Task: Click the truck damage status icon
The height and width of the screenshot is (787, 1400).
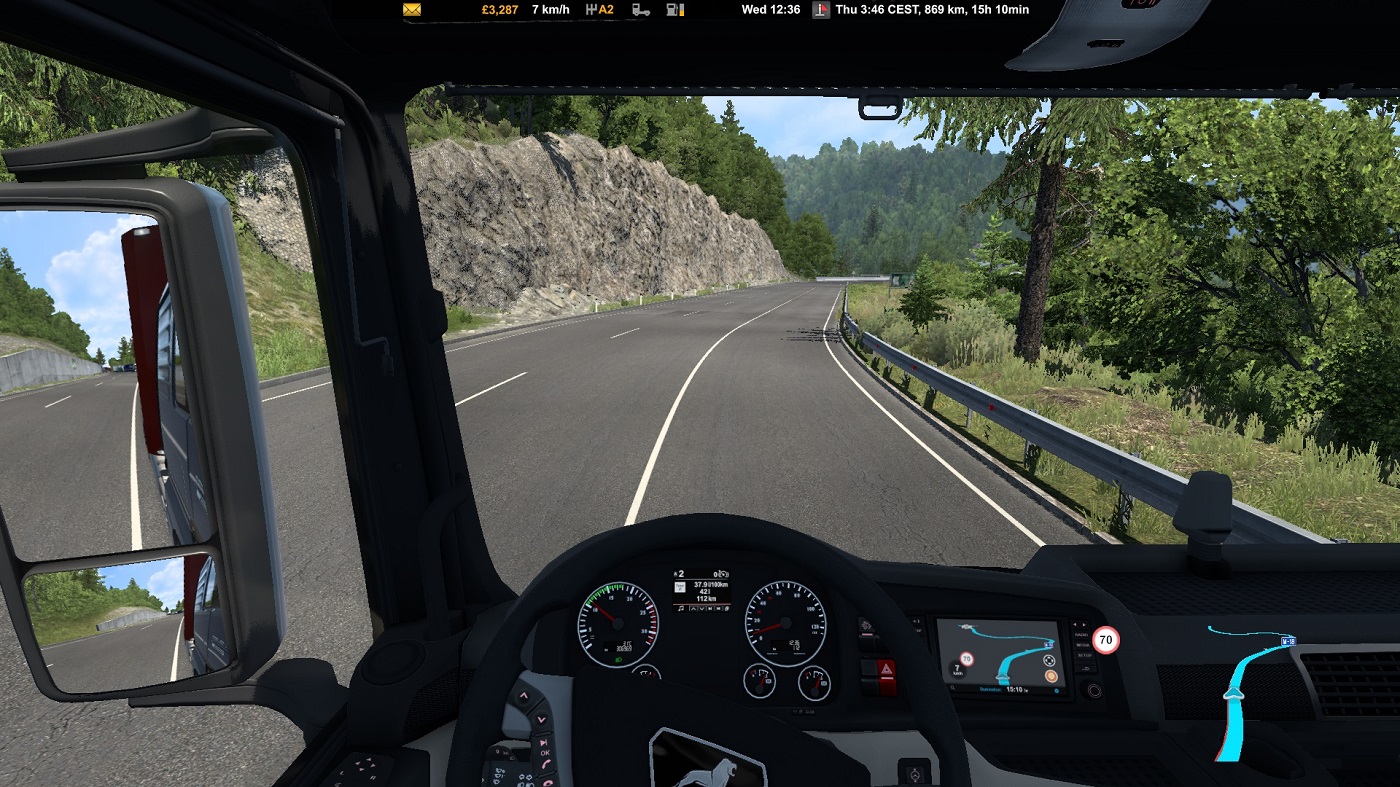Action: (x=641, y=10)
